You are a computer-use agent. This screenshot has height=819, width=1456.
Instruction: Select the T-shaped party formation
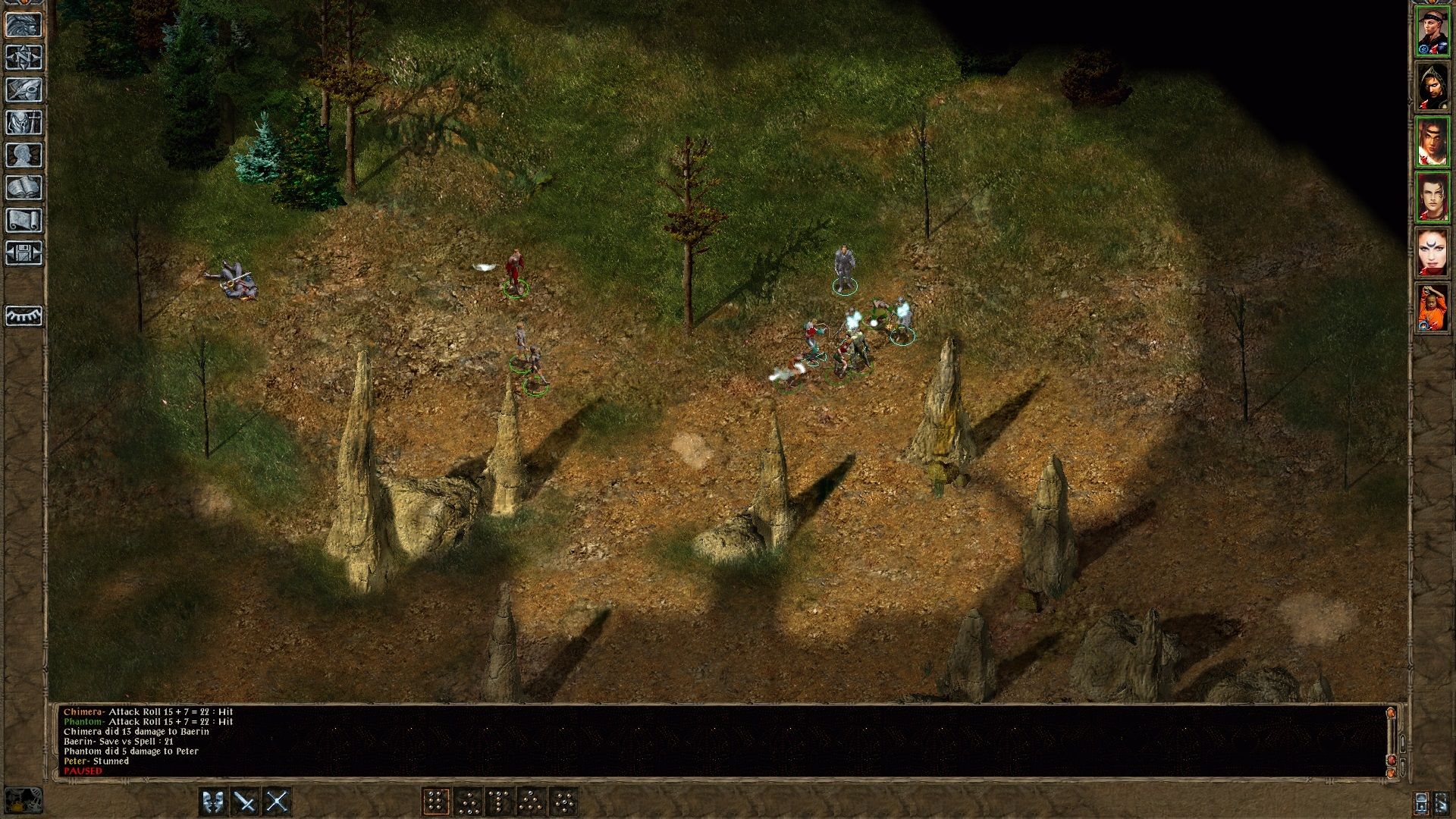pyautogui.click(x=500, y=802)
